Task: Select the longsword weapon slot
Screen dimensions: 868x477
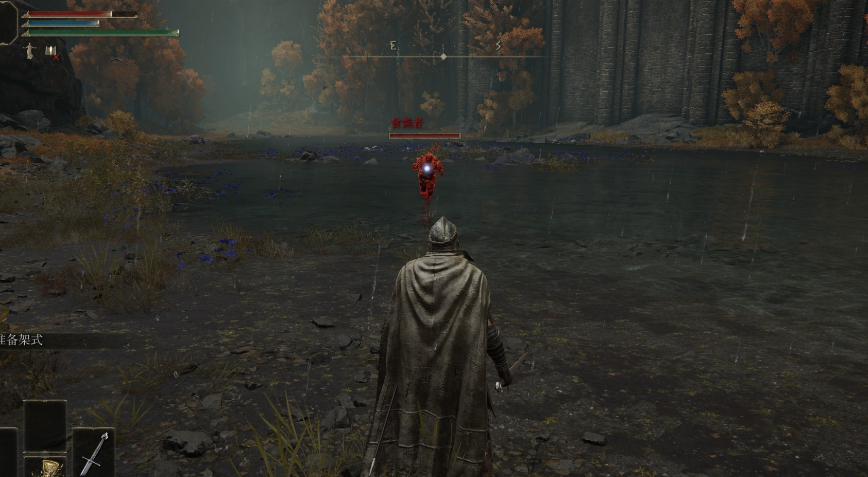Action: [x=92, y=453]
